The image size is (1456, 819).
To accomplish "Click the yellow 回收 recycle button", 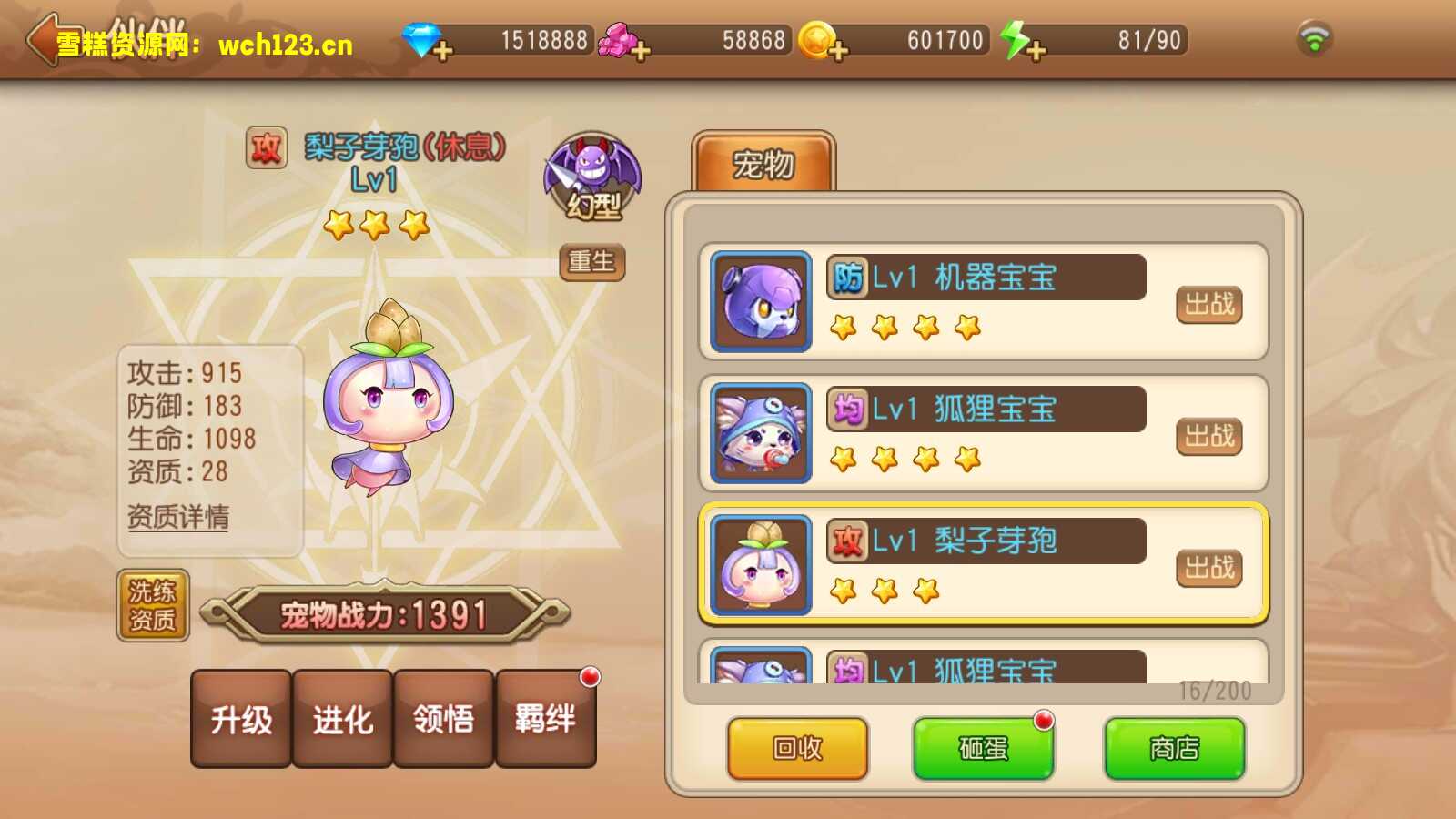I will pos(797,748).
